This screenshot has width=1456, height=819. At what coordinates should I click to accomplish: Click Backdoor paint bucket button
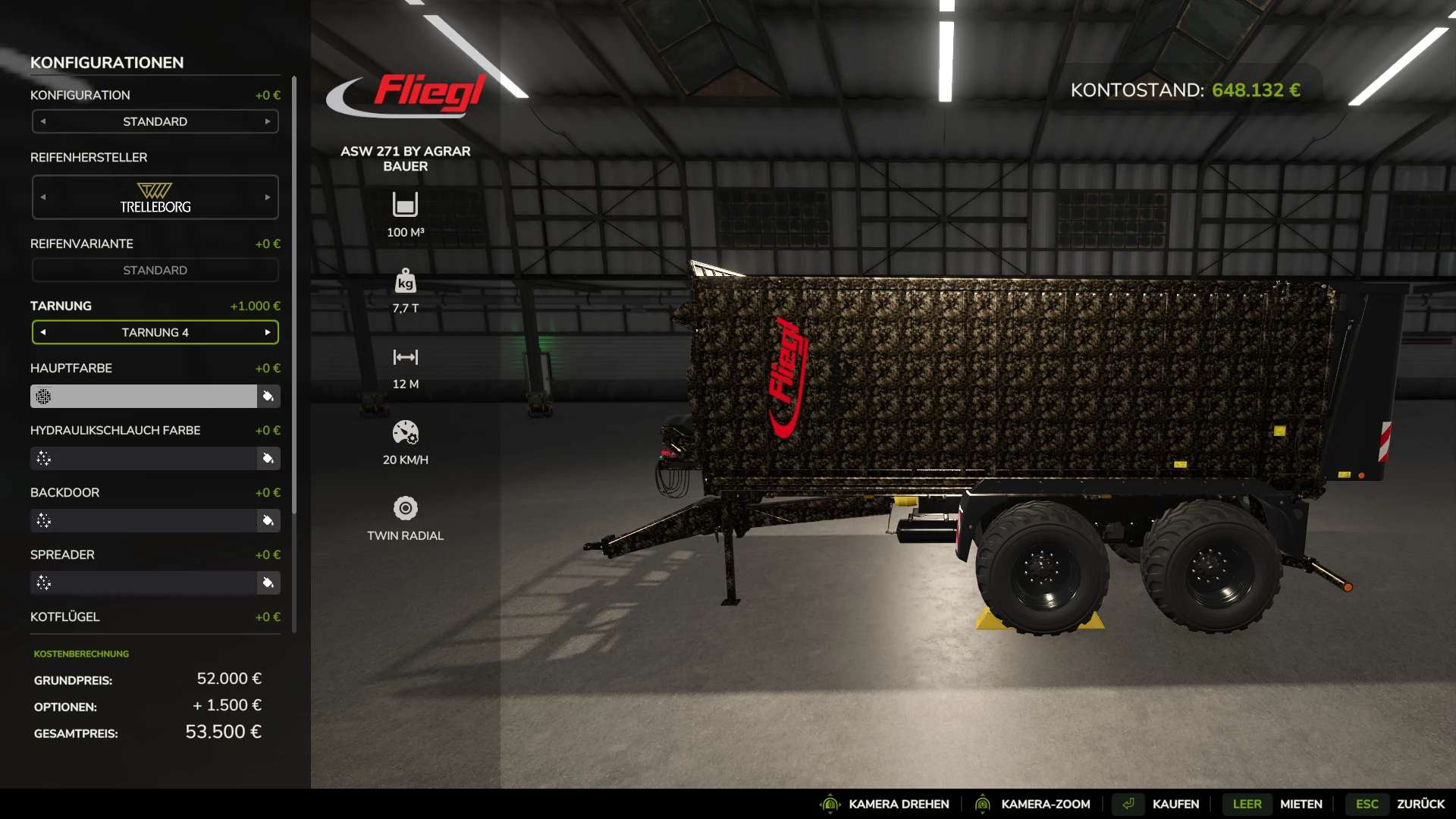click(268, 520)
